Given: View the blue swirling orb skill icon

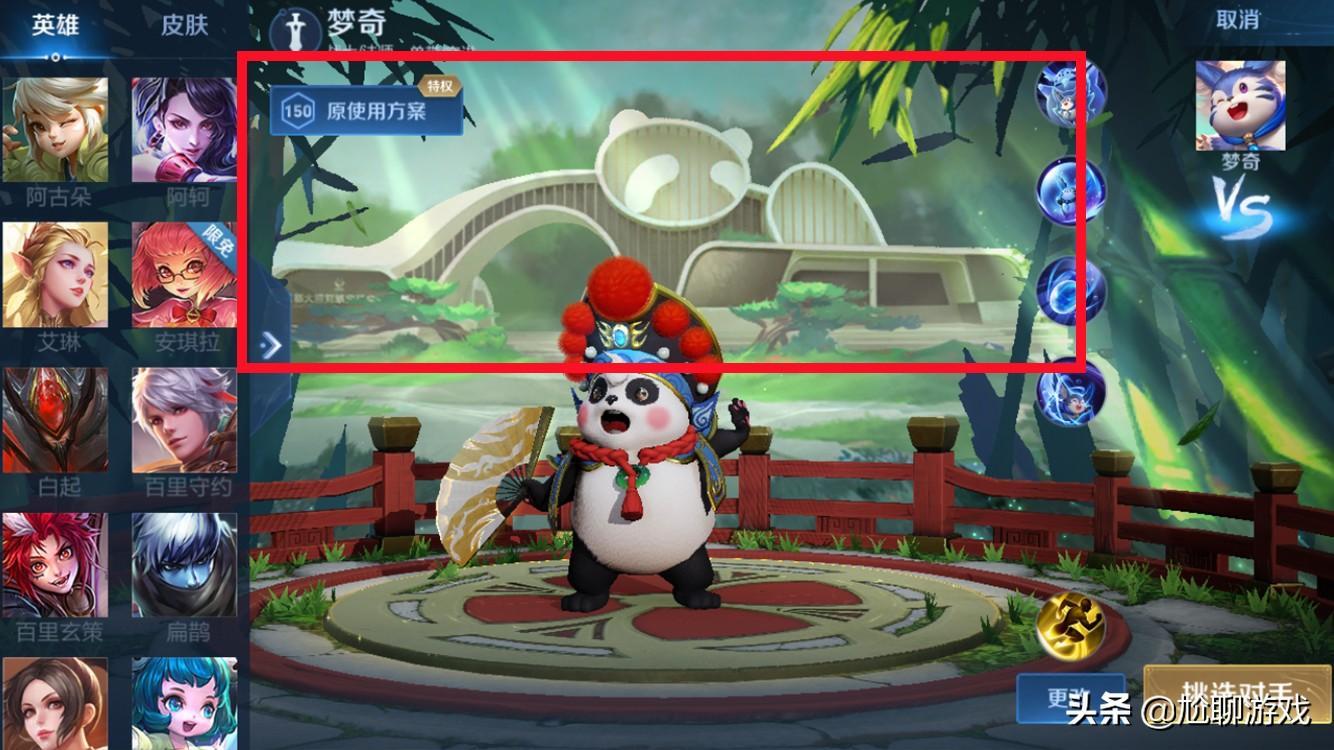Looking at the screenshot, I should click(x=1071, y=290).
